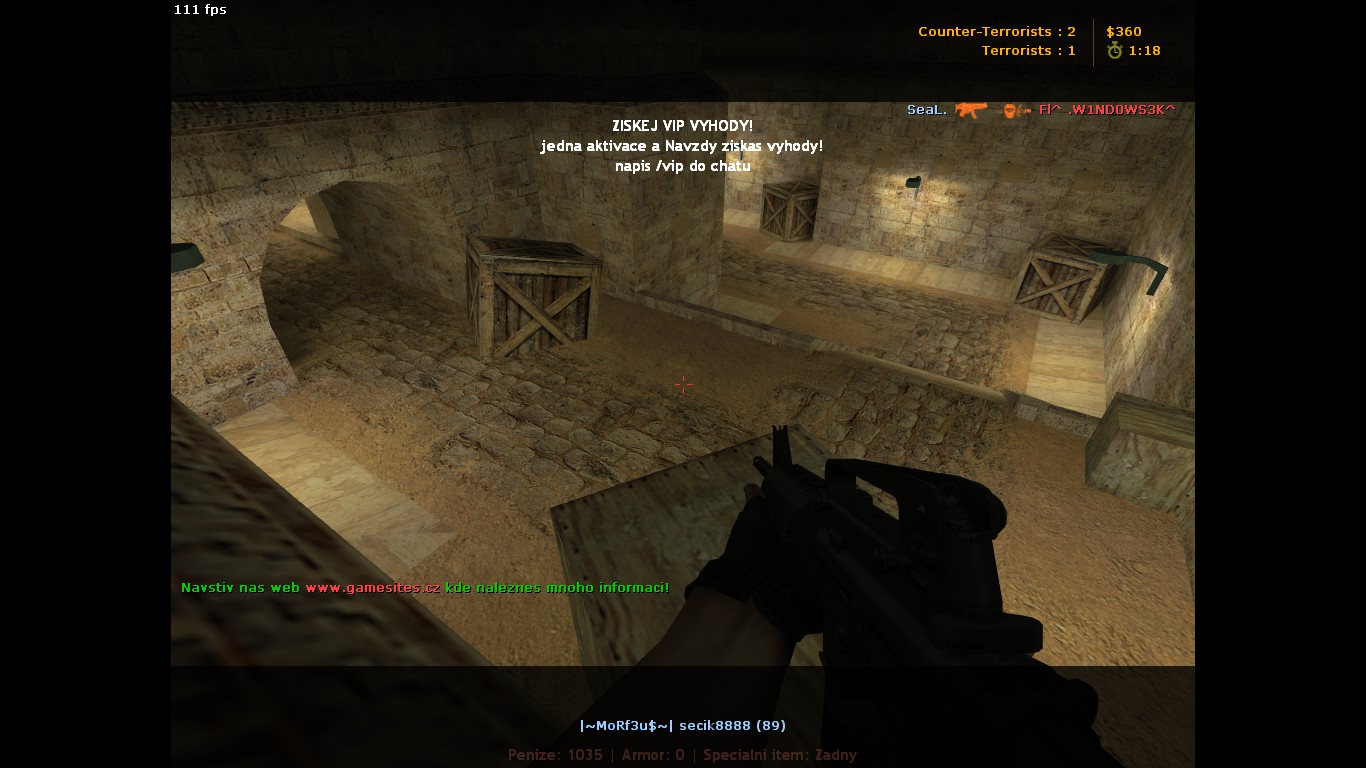Click the orange weapon icon in the kill feed
This screenshot has height=768, width=1366.
970,109
